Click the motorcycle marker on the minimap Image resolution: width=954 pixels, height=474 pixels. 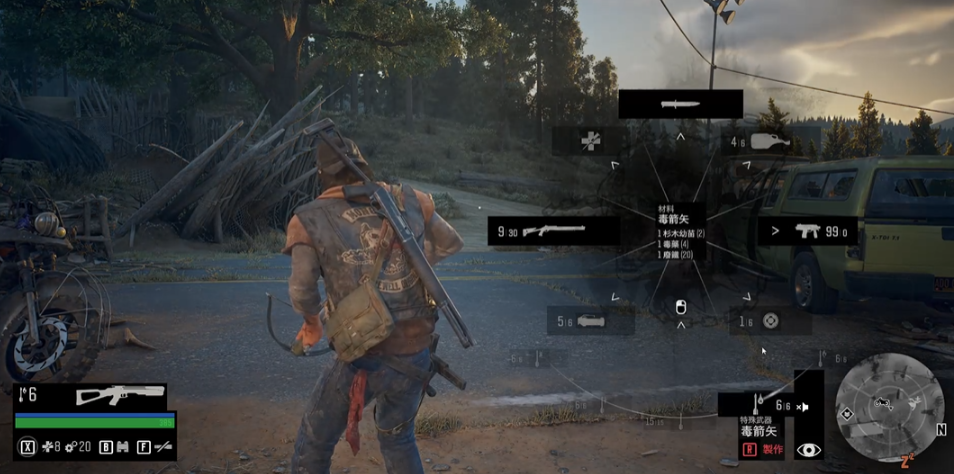[881, 404]
